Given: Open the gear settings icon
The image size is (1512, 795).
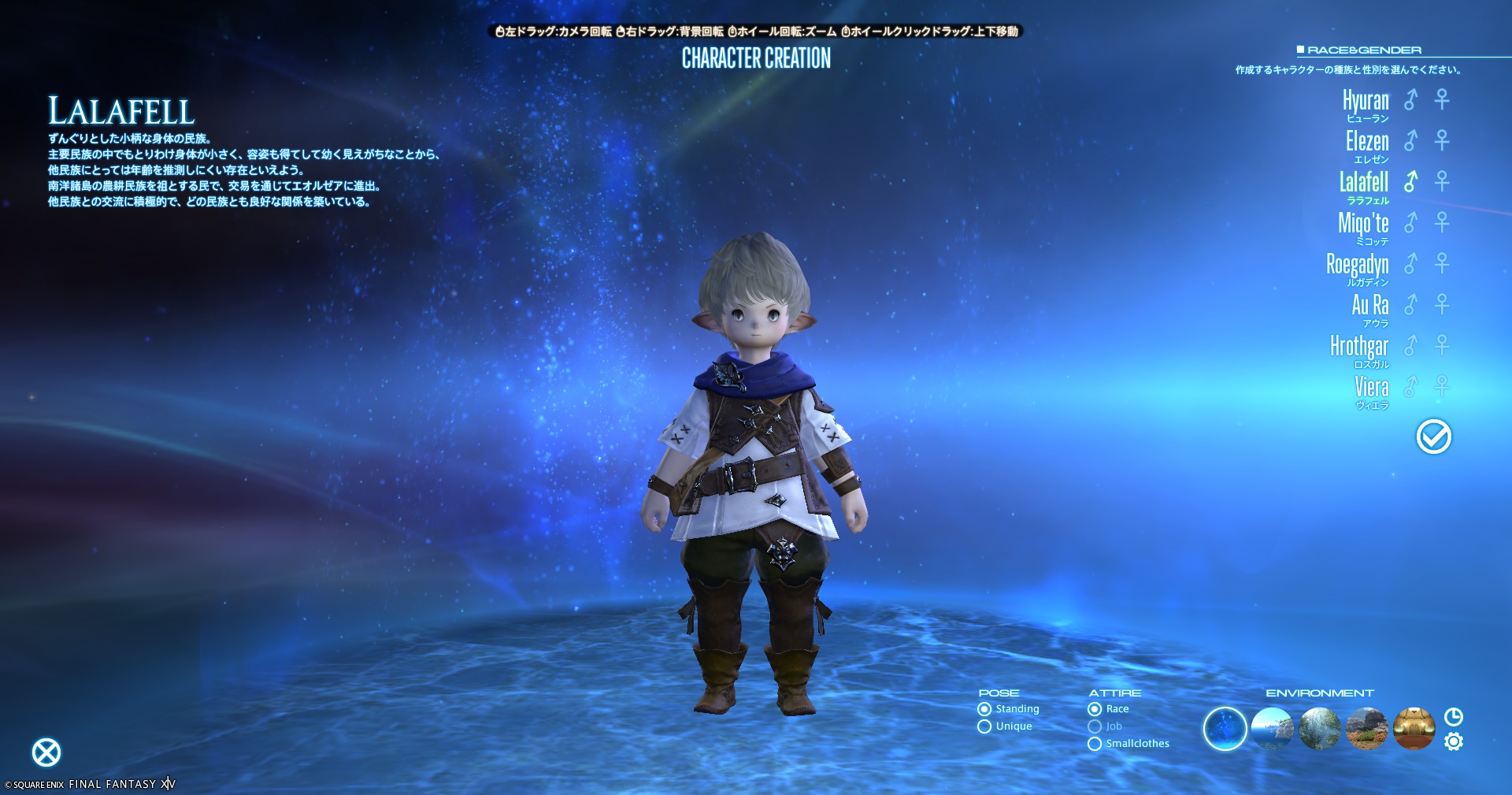Looking at the screenshot, I should click(1454, 741).
